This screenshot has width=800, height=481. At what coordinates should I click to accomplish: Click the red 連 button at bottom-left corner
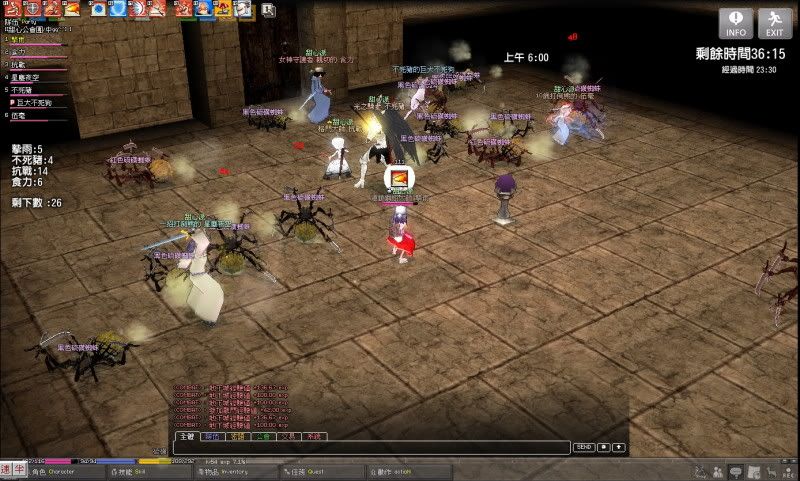pyautogui.click(x=7, y=470)
